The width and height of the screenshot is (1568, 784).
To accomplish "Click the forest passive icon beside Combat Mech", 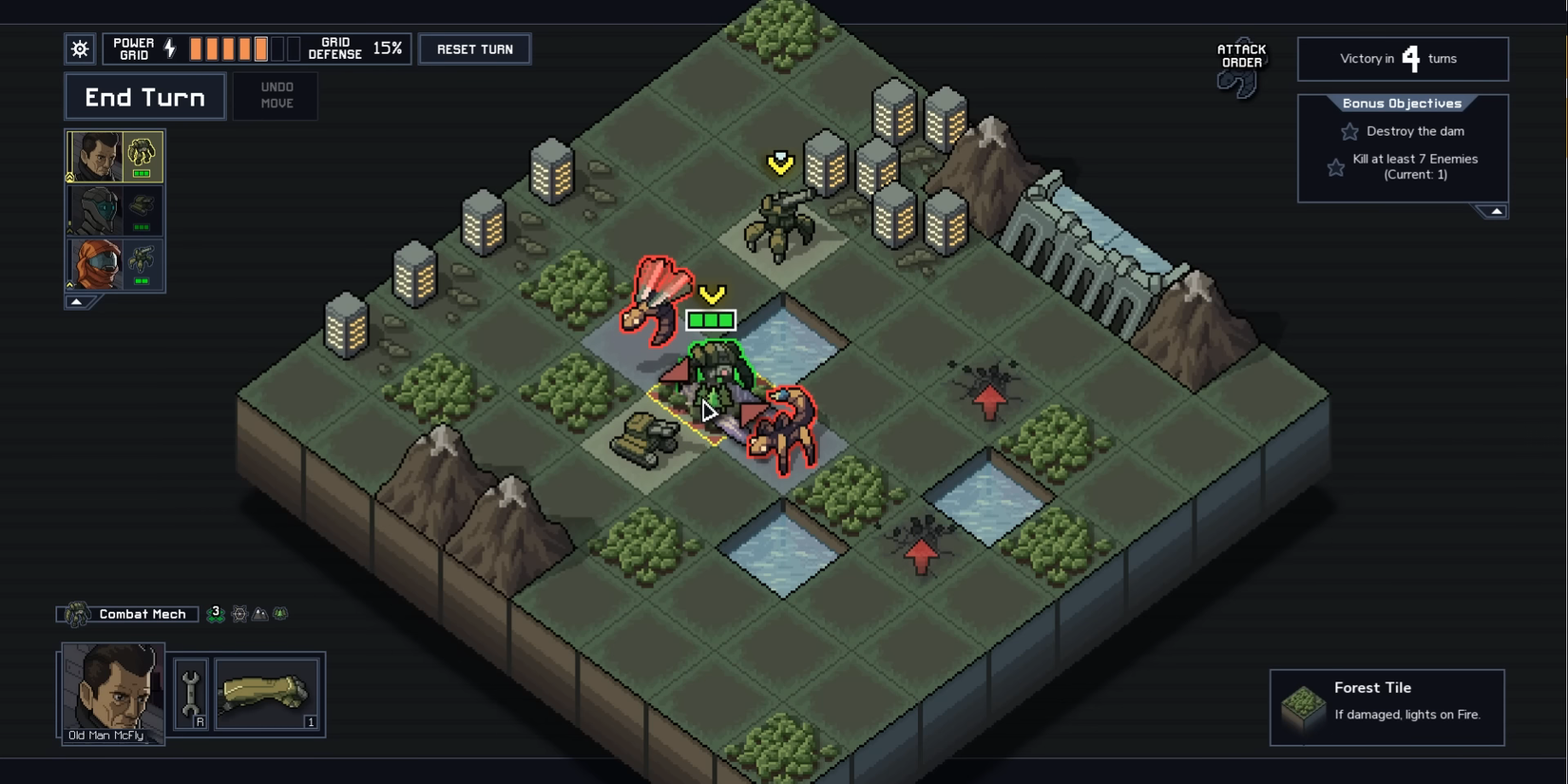I will click(x=278, y=613).
